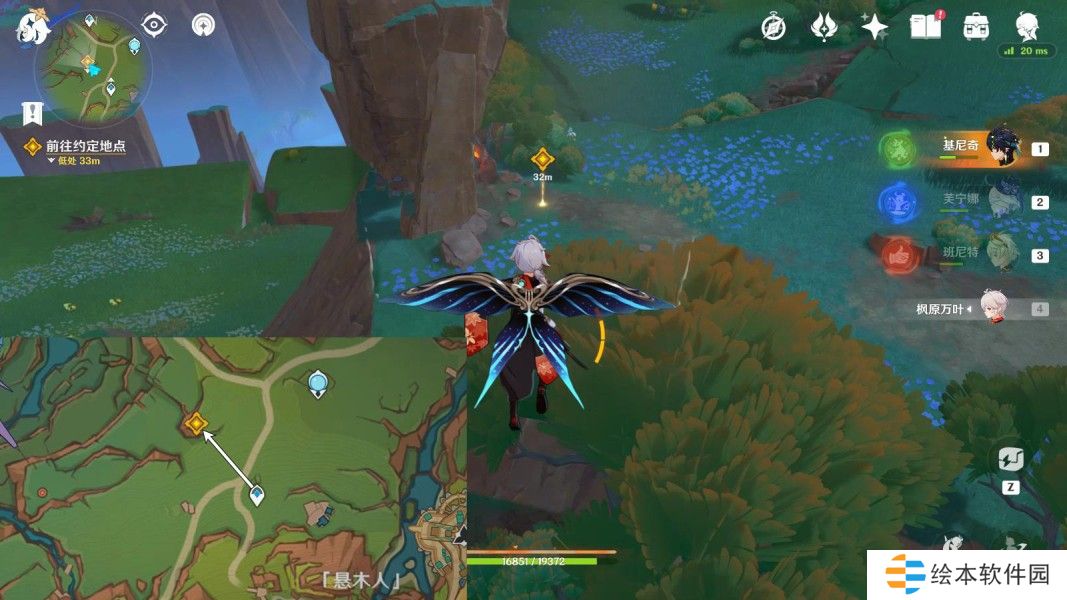1067x600 pixels.
Task: Open the backpack inventory
Action: click(976, 27)
